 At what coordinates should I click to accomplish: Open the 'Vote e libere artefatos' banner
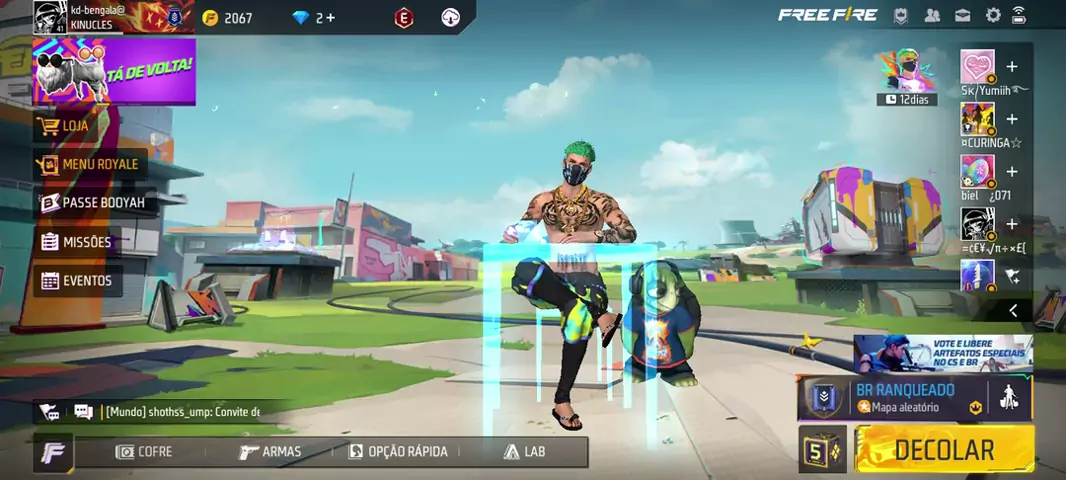942,354
